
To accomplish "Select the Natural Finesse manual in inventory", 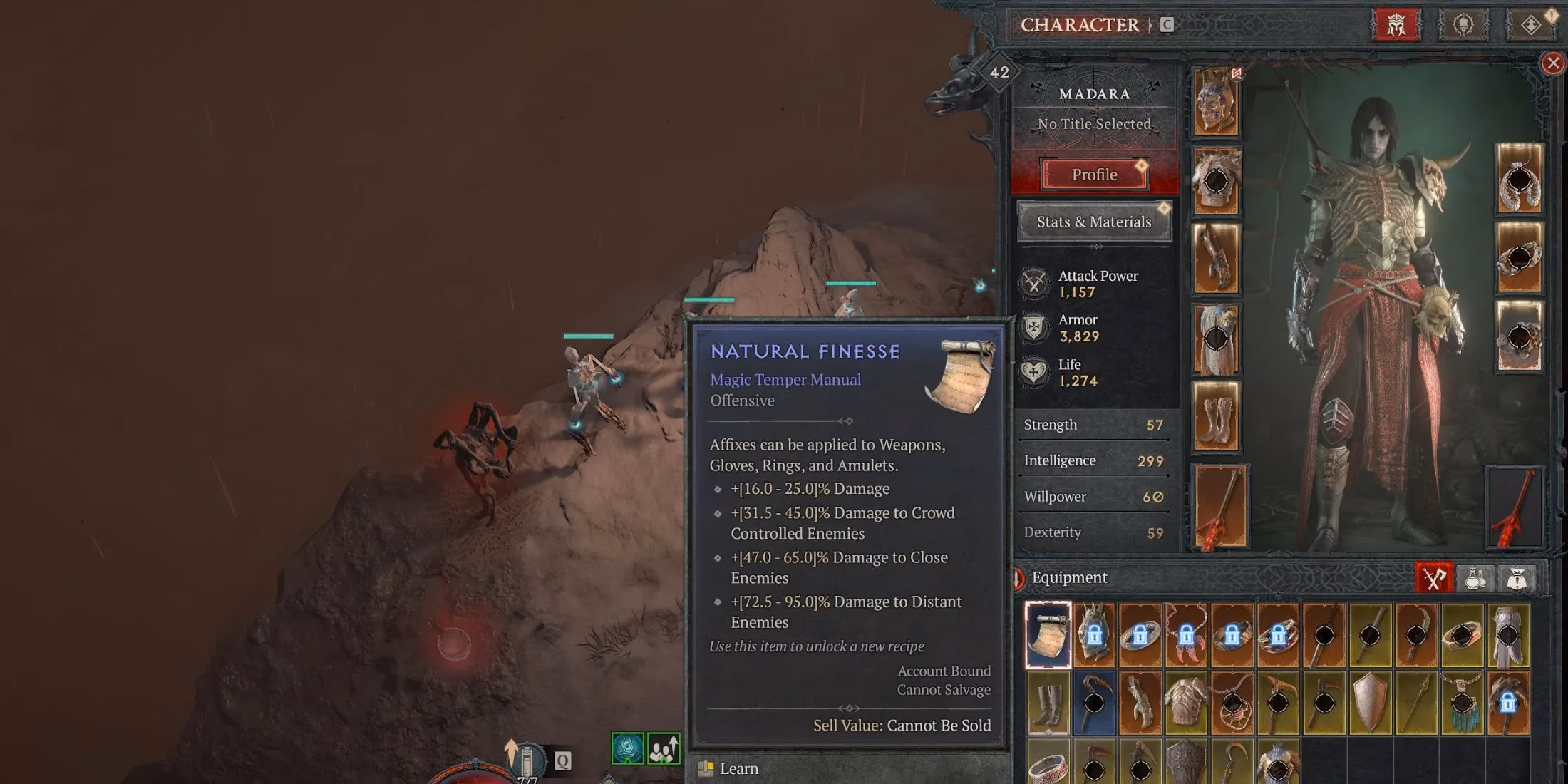I will pos(1046,634).
